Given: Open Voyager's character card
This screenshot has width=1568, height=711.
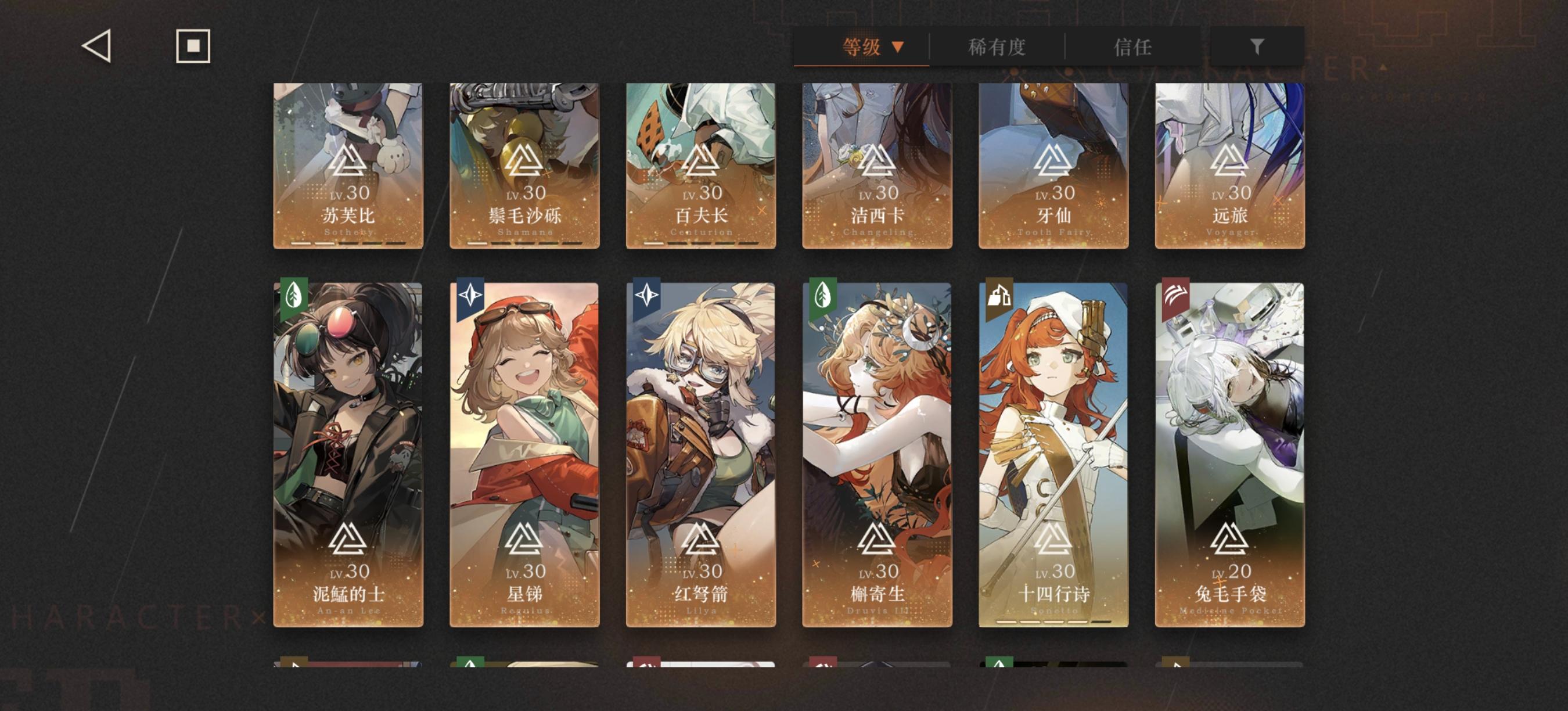Looking at the screenshot, I should (1231, 164).
